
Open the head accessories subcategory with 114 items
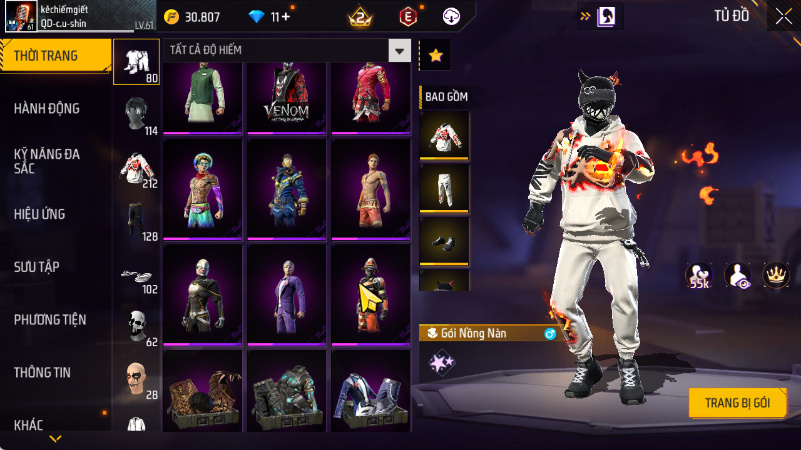pyautogui.click(x=135, y=115)
